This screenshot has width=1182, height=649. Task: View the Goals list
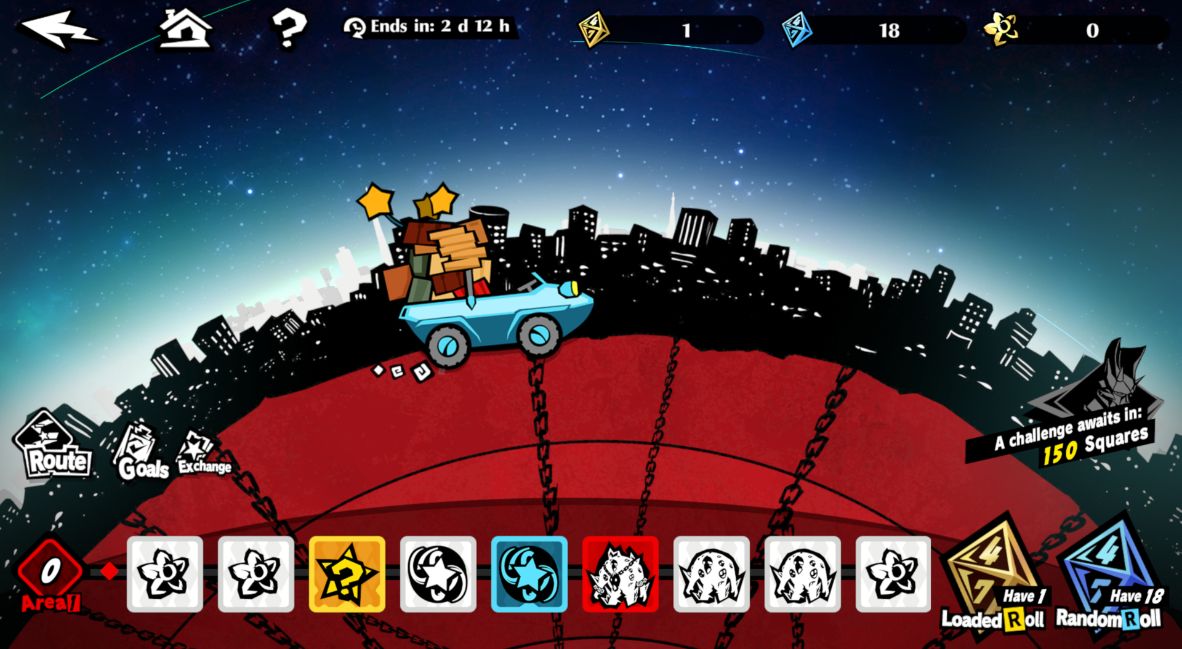[x=140, y=452]
